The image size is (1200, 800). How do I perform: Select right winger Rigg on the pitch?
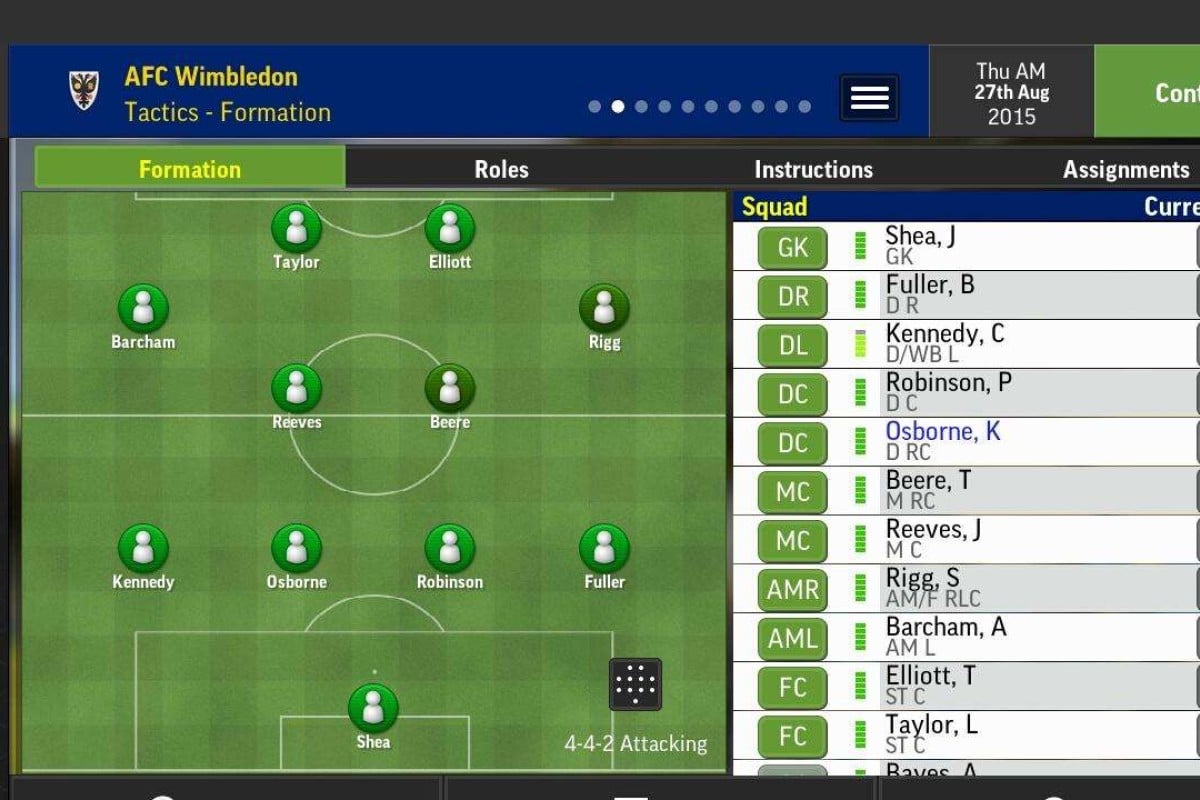click(604, 308)
